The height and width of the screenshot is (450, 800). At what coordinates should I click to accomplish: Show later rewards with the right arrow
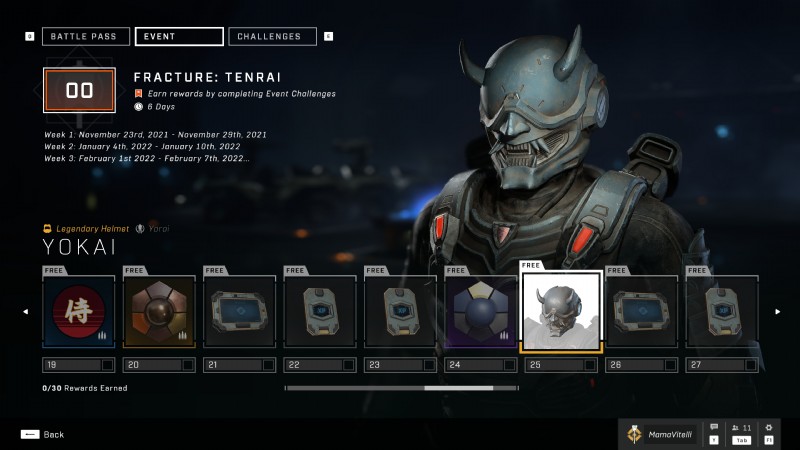[x=777, y=312]
